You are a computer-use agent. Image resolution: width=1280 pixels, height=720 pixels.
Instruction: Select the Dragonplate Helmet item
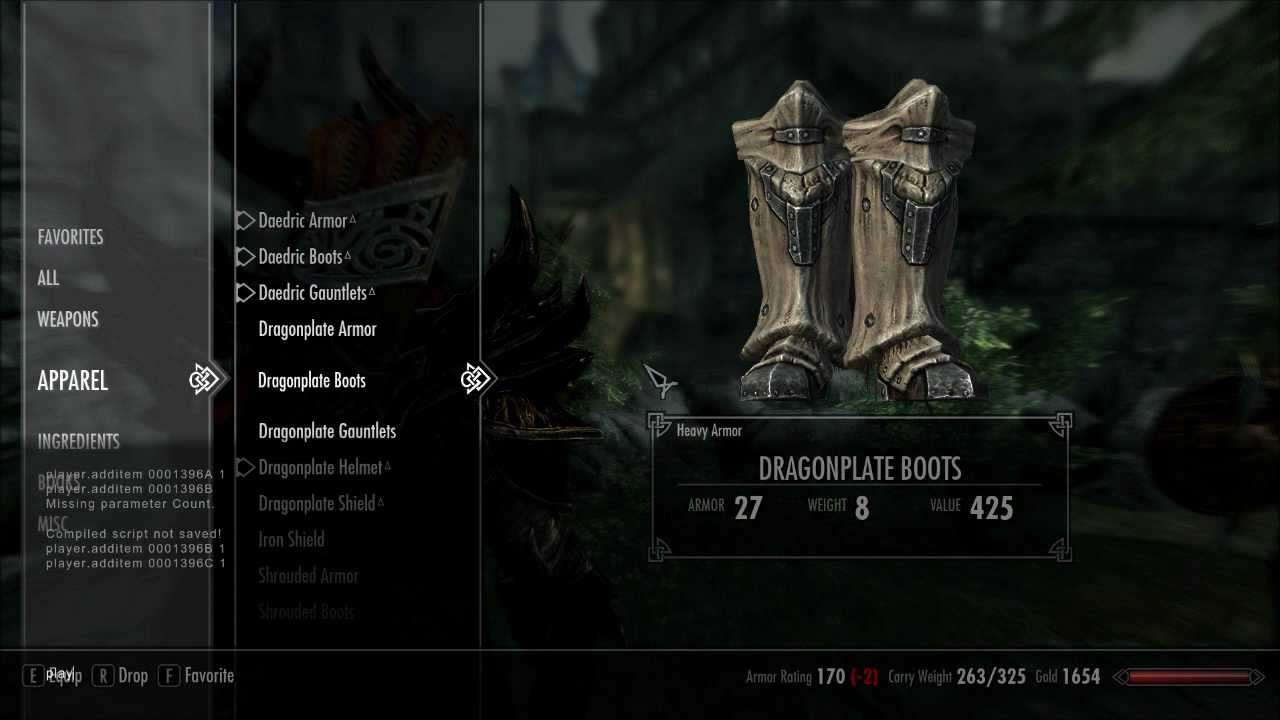coord(320,467)
